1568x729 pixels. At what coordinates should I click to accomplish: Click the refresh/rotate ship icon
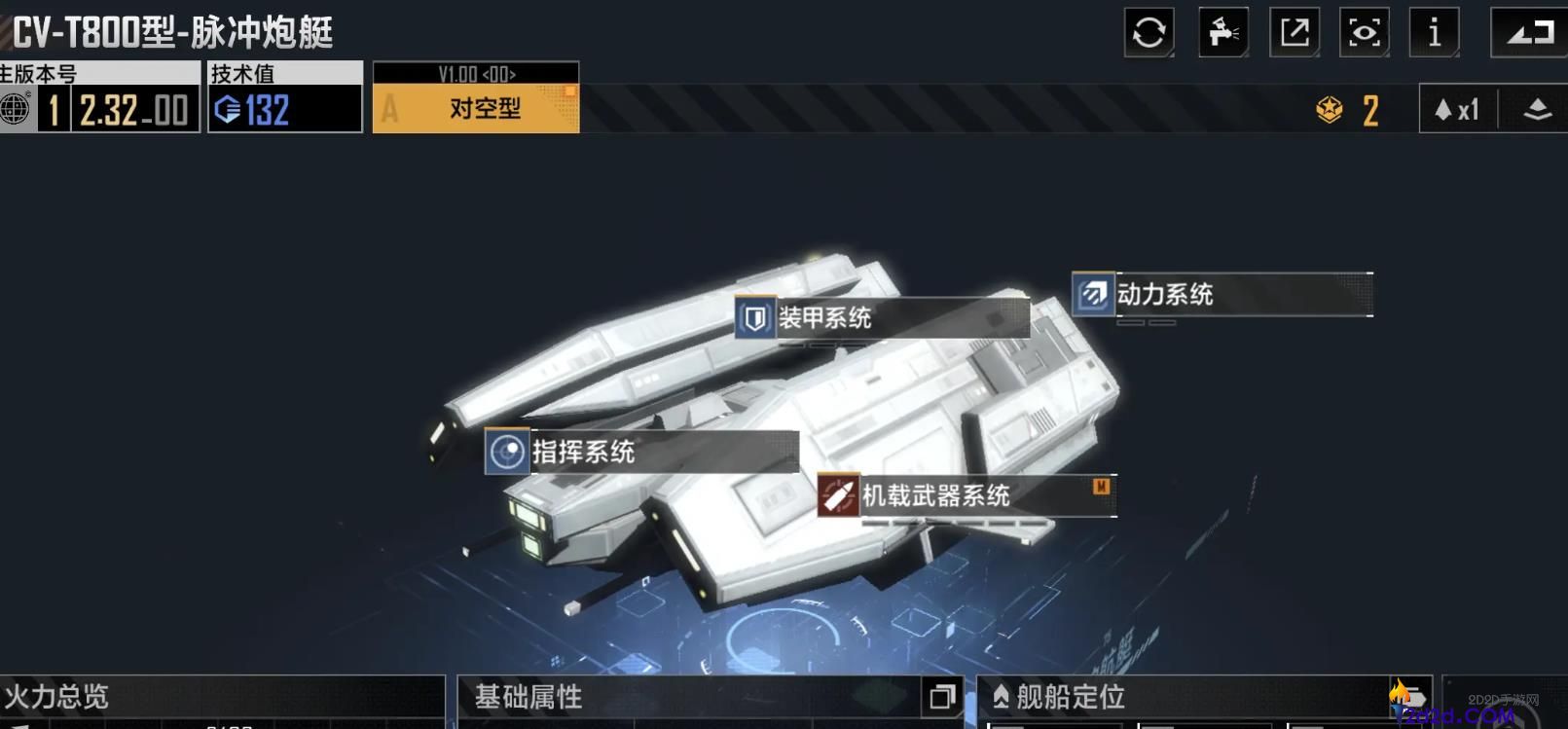pos(1149,31)
